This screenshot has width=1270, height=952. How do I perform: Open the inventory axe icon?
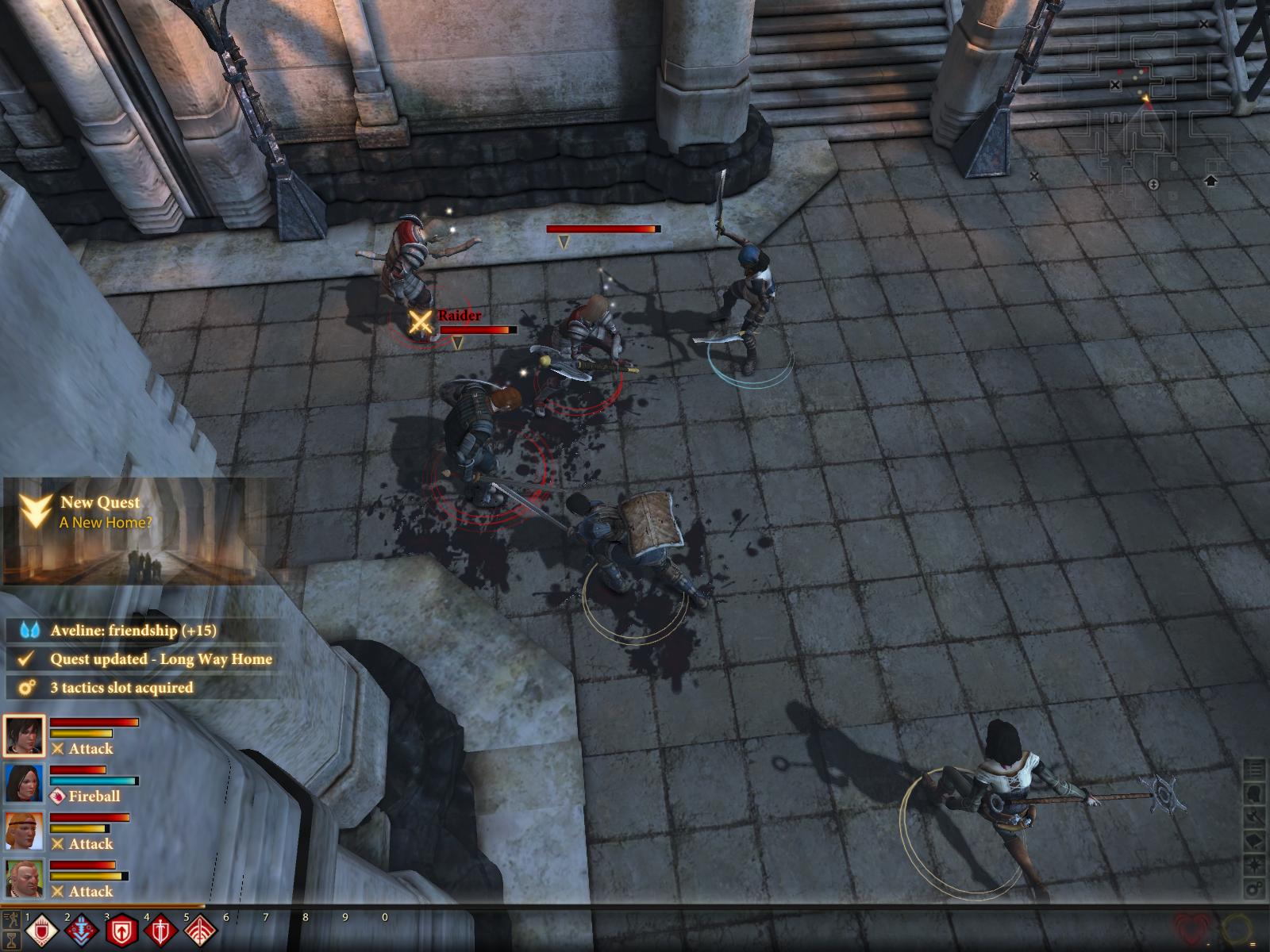point(1255,816)
